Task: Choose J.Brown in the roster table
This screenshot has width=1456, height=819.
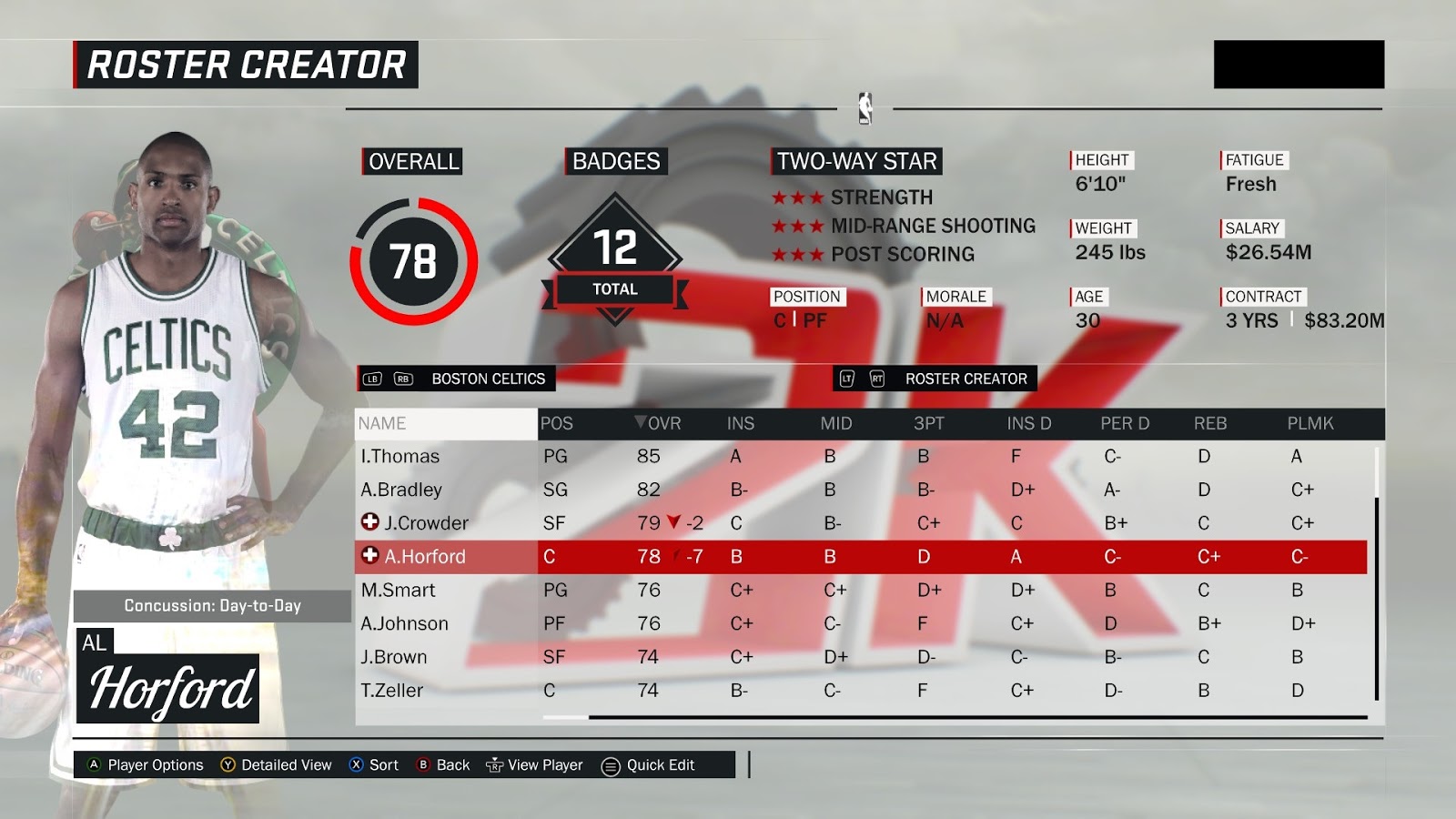Action: click(394, 657)
